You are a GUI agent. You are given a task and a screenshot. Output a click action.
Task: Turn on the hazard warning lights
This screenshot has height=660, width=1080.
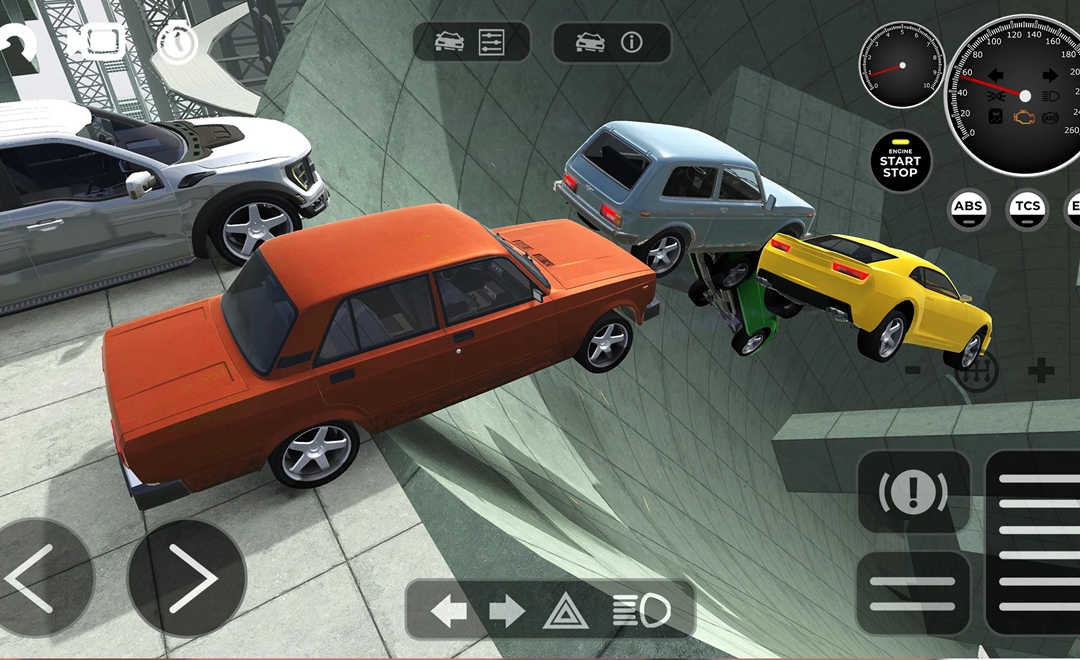tap(565, 610)
